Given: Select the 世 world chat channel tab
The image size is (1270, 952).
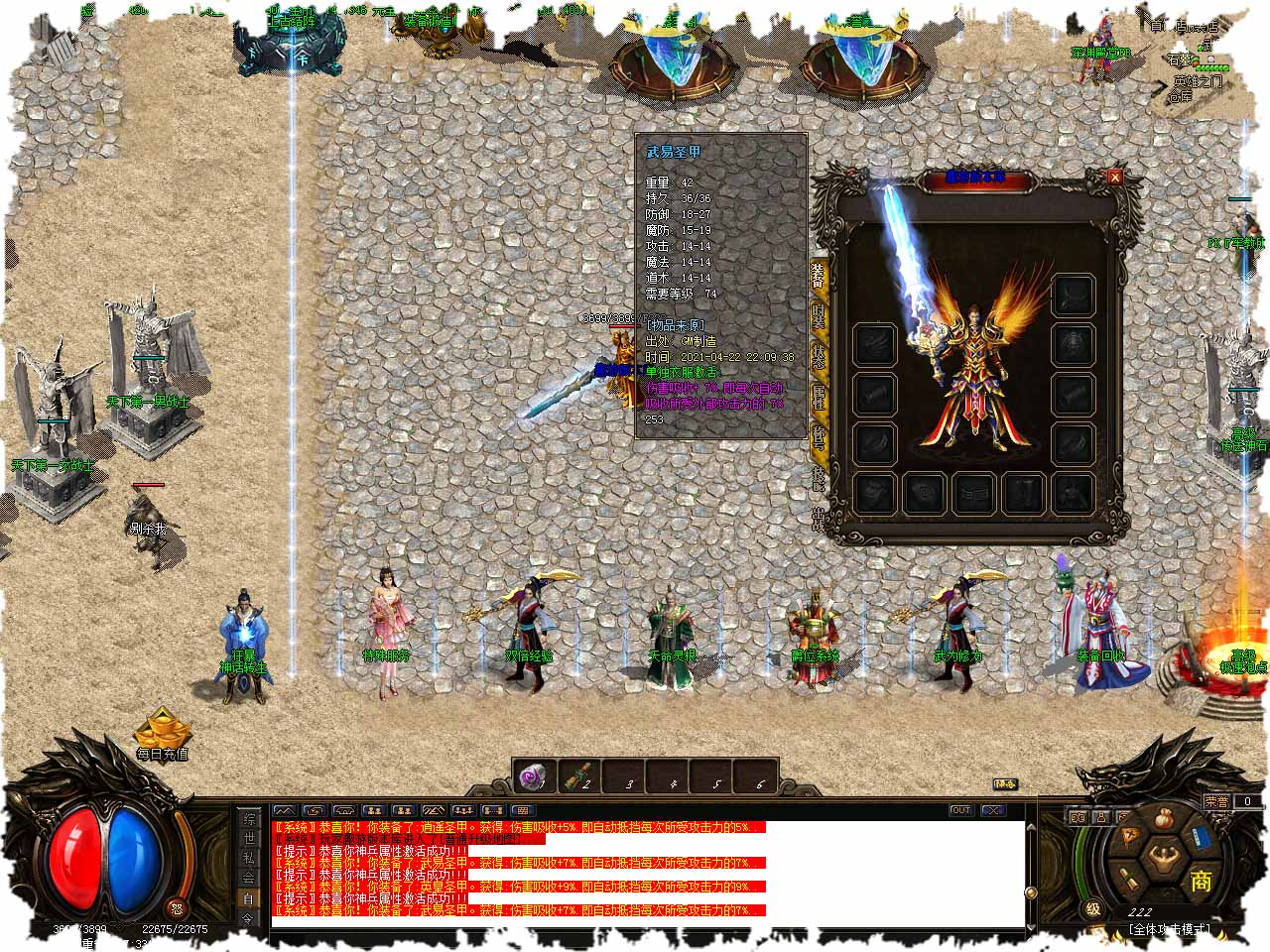Looking at the screenshot, I should 248,839.
